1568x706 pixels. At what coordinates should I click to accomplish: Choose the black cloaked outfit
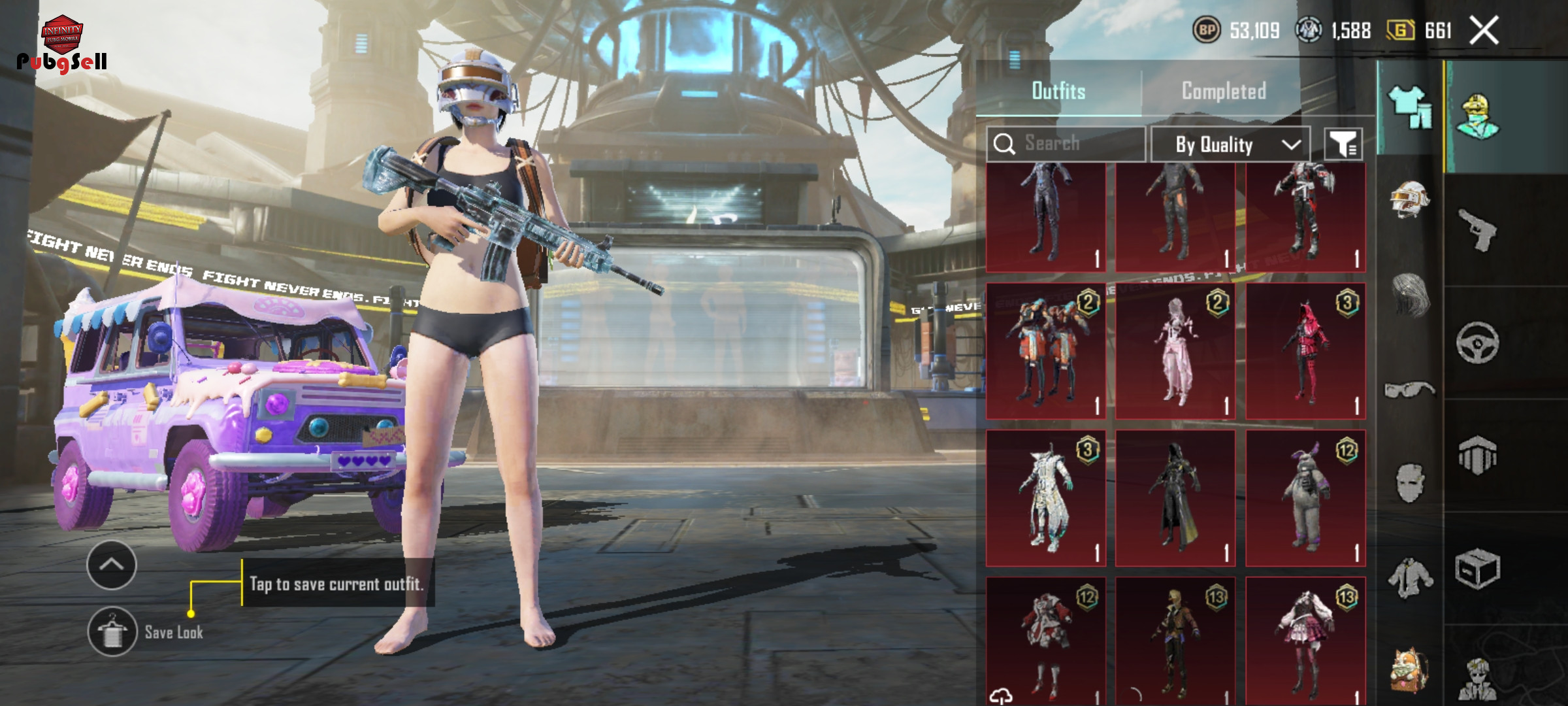(1175, 498)
